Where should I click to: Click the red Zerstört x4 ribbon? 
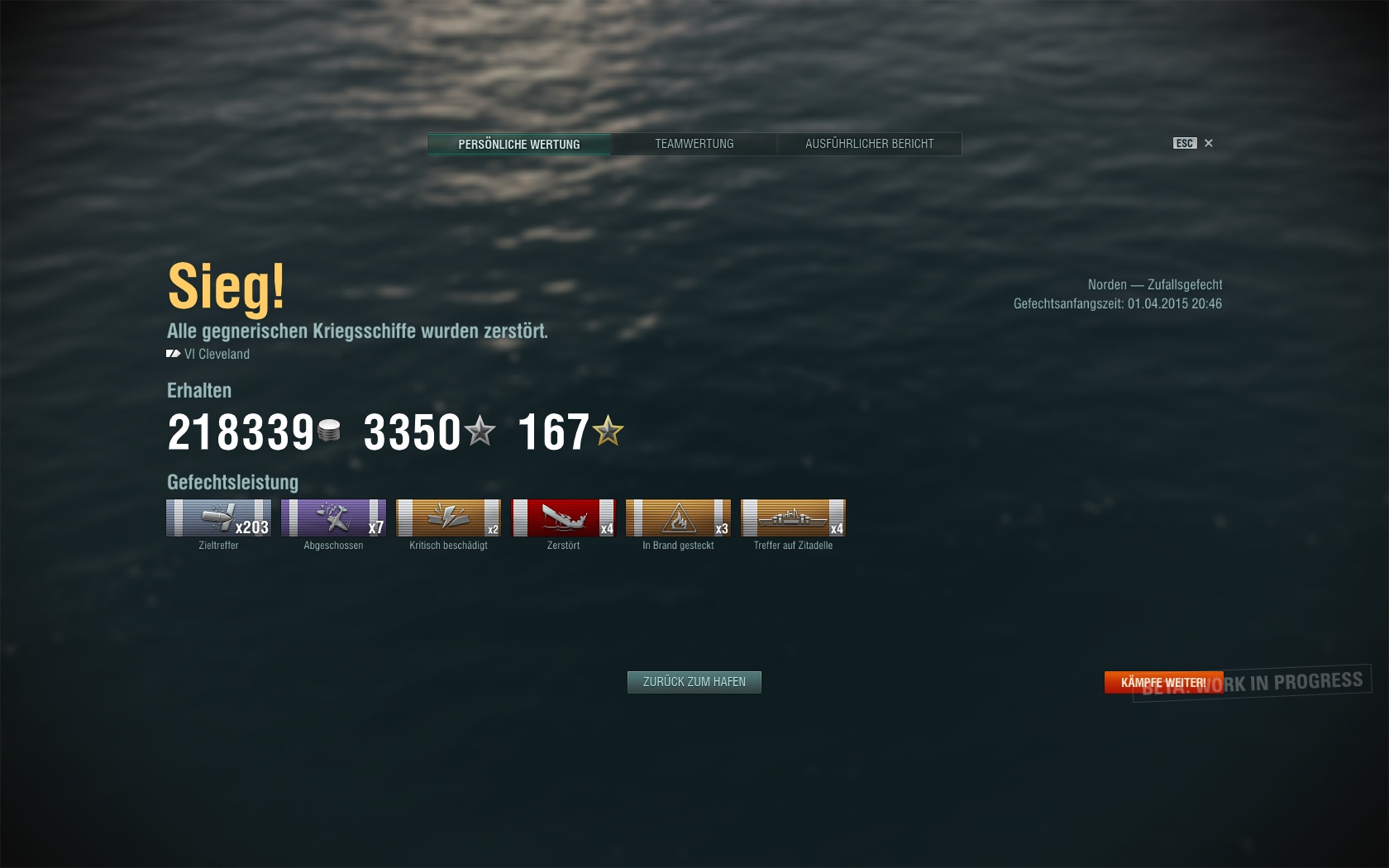pyautogui.click(x=563, y=518)
